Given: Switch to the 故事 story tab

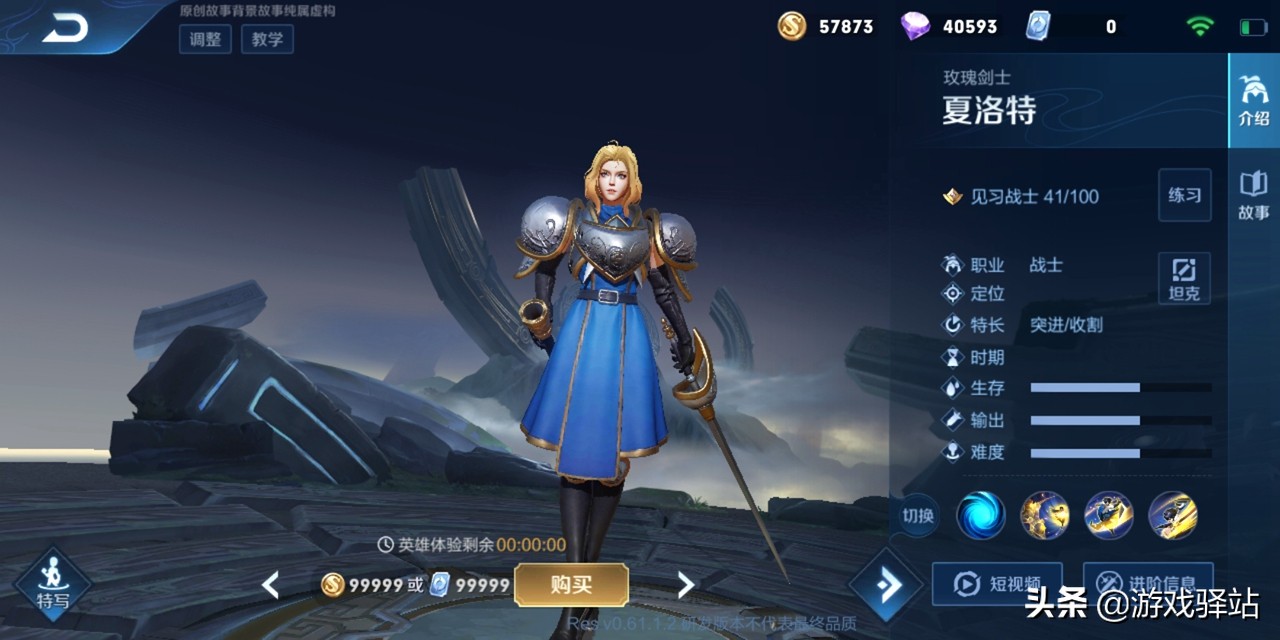Looking at the screenshot, I should [x=1253, y=195].
